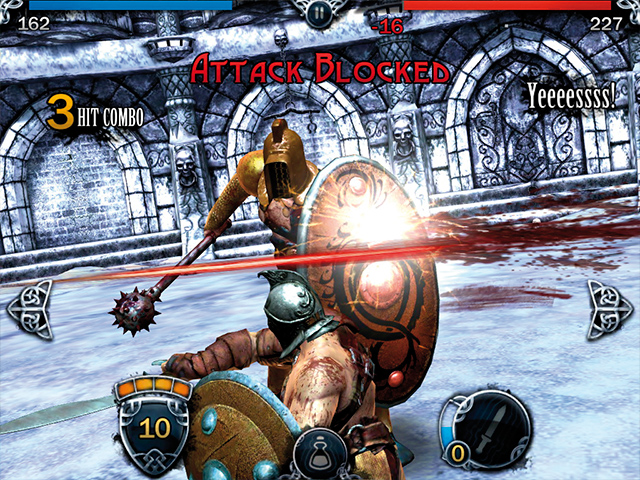Screen dimensions: 640x480
Task: Pause the fight with the pause button
Action: pos(319,13)
